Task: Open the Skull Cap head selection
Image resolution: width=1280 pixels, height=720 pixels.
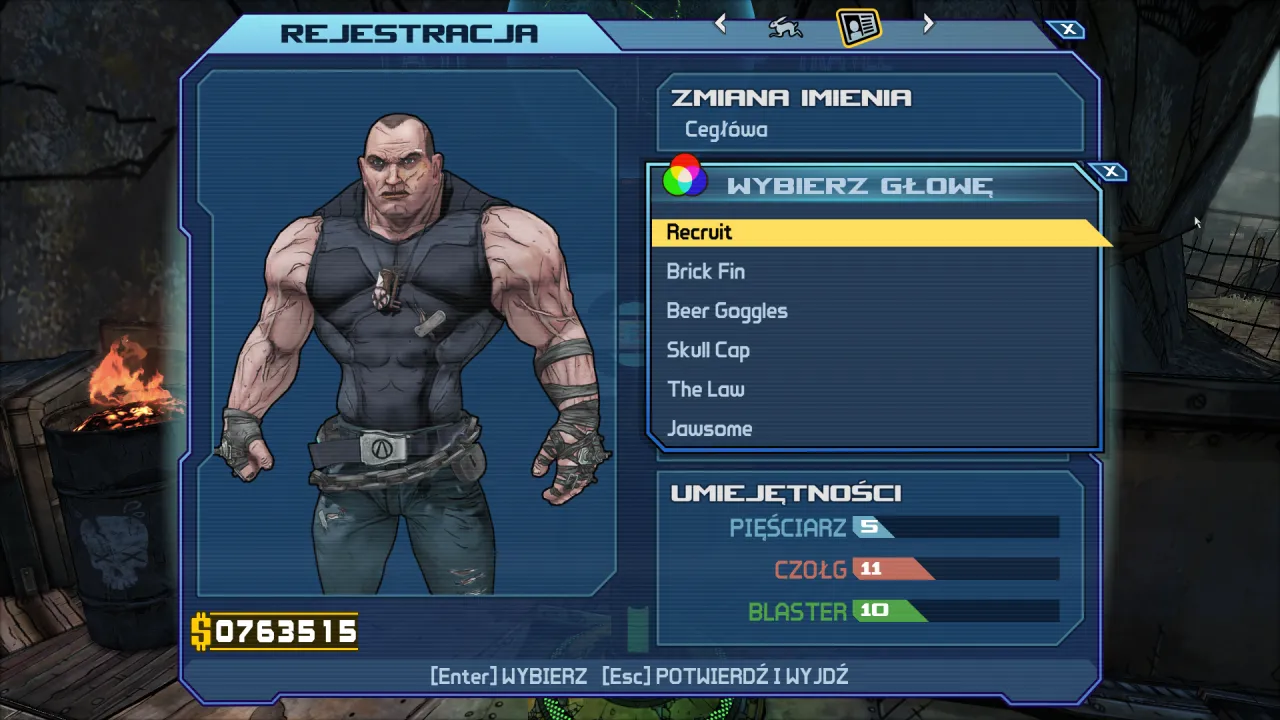Action: [708, 350]
